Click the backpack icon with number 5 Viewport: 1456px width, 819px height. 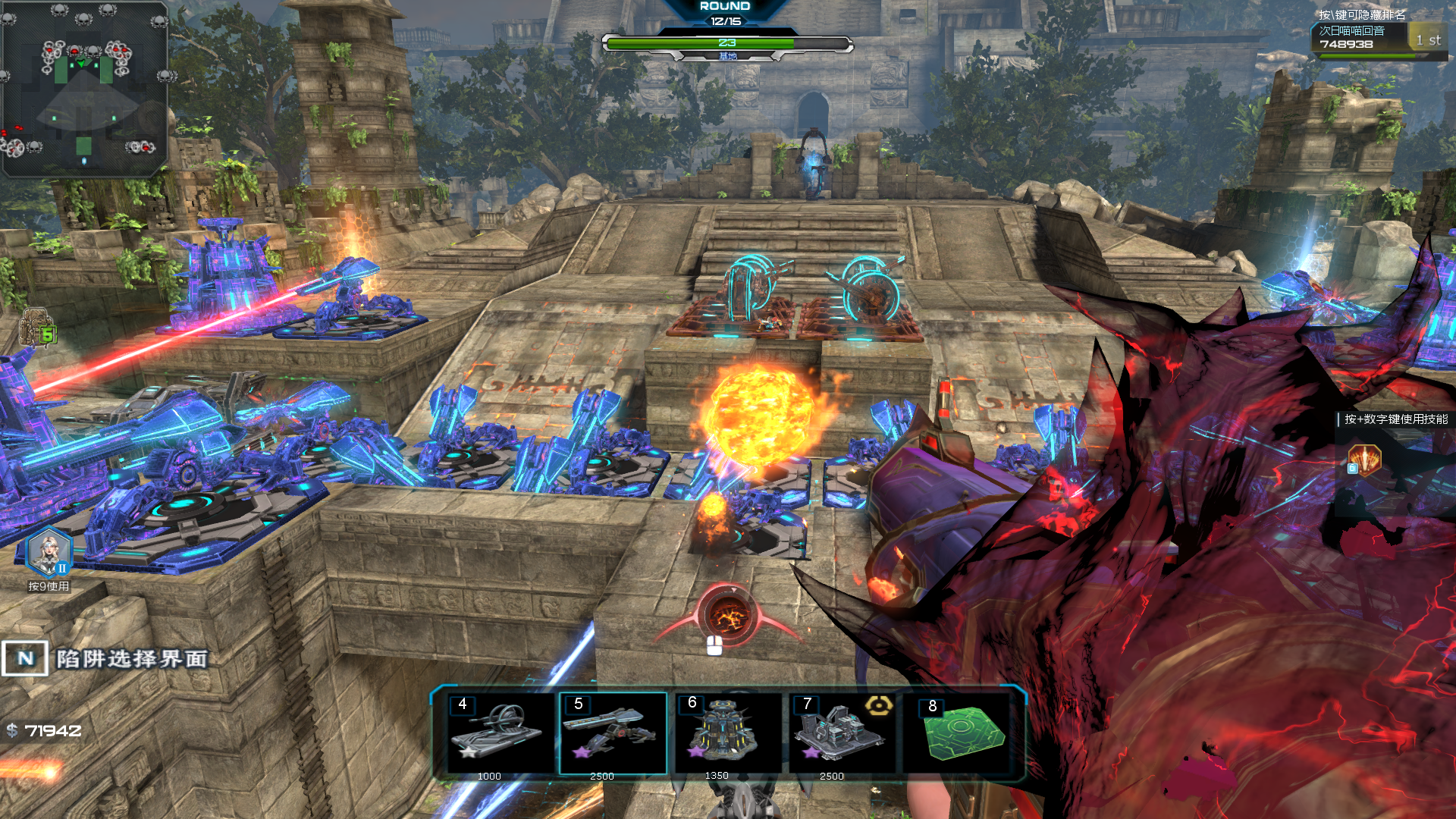tap(37, 328)
